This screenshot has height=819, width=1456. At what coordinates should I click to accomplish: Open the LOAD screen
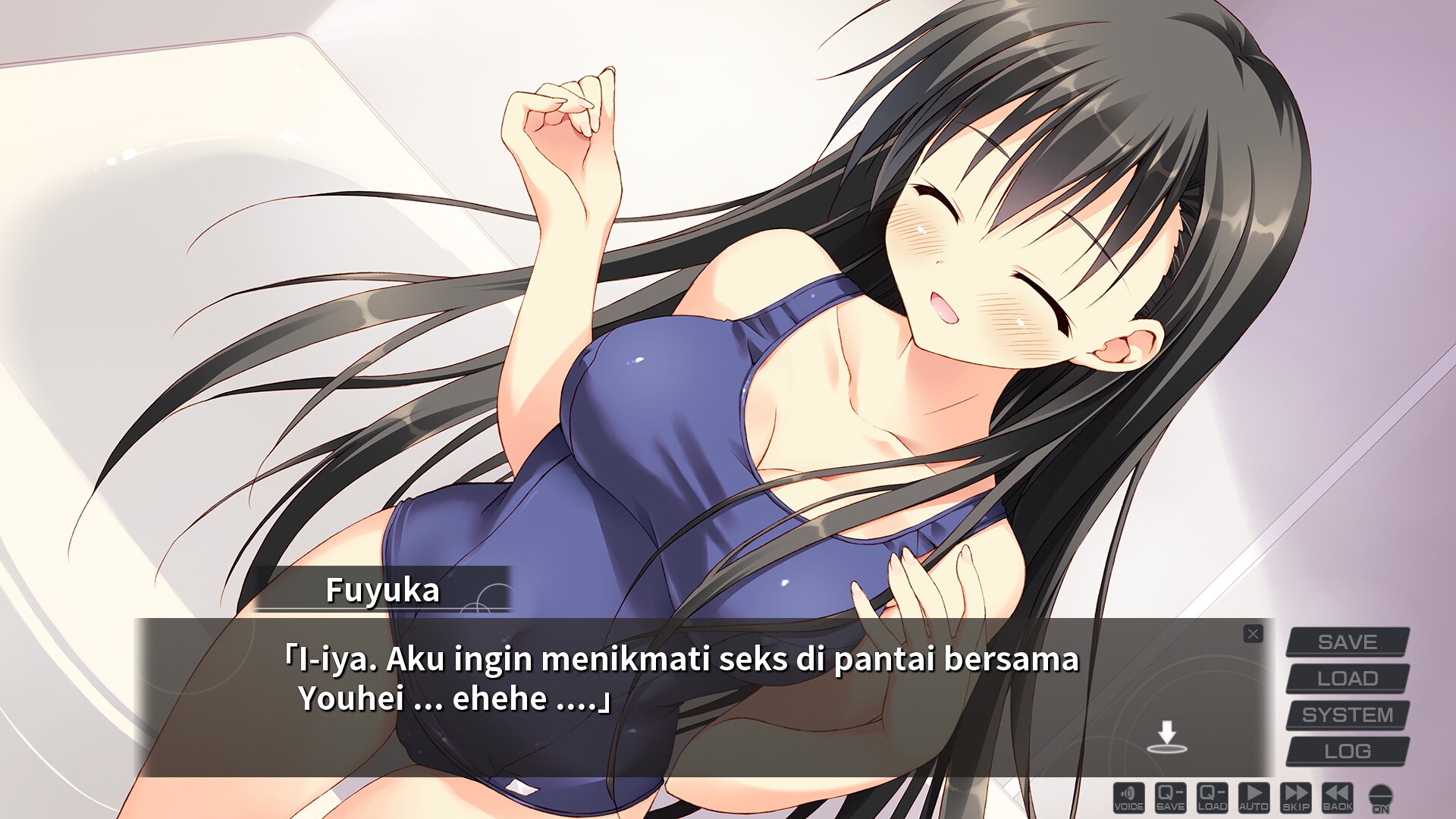1349,677
